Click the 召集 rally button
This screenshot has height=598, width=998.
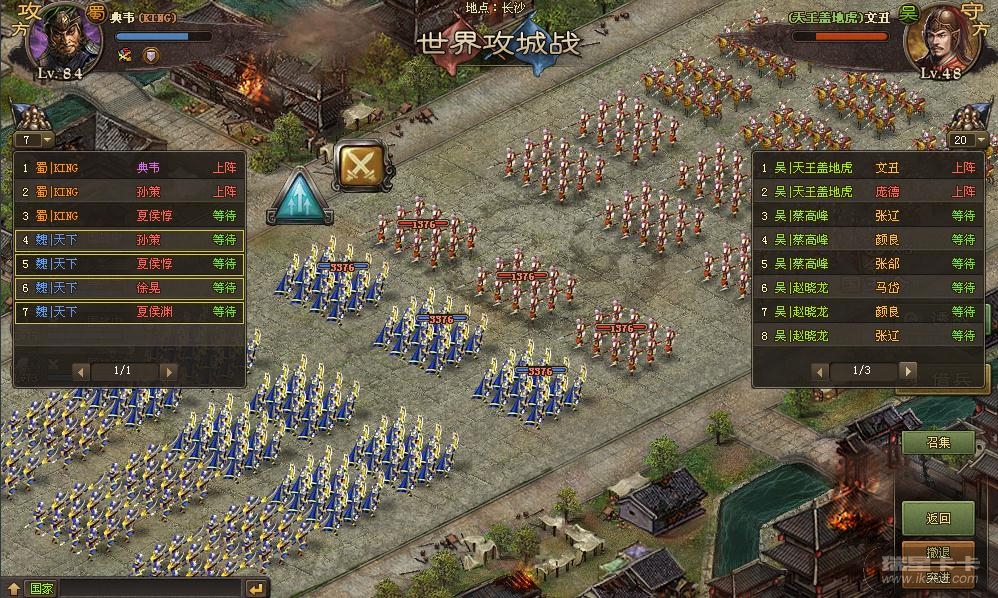click(x=937, y=442)
